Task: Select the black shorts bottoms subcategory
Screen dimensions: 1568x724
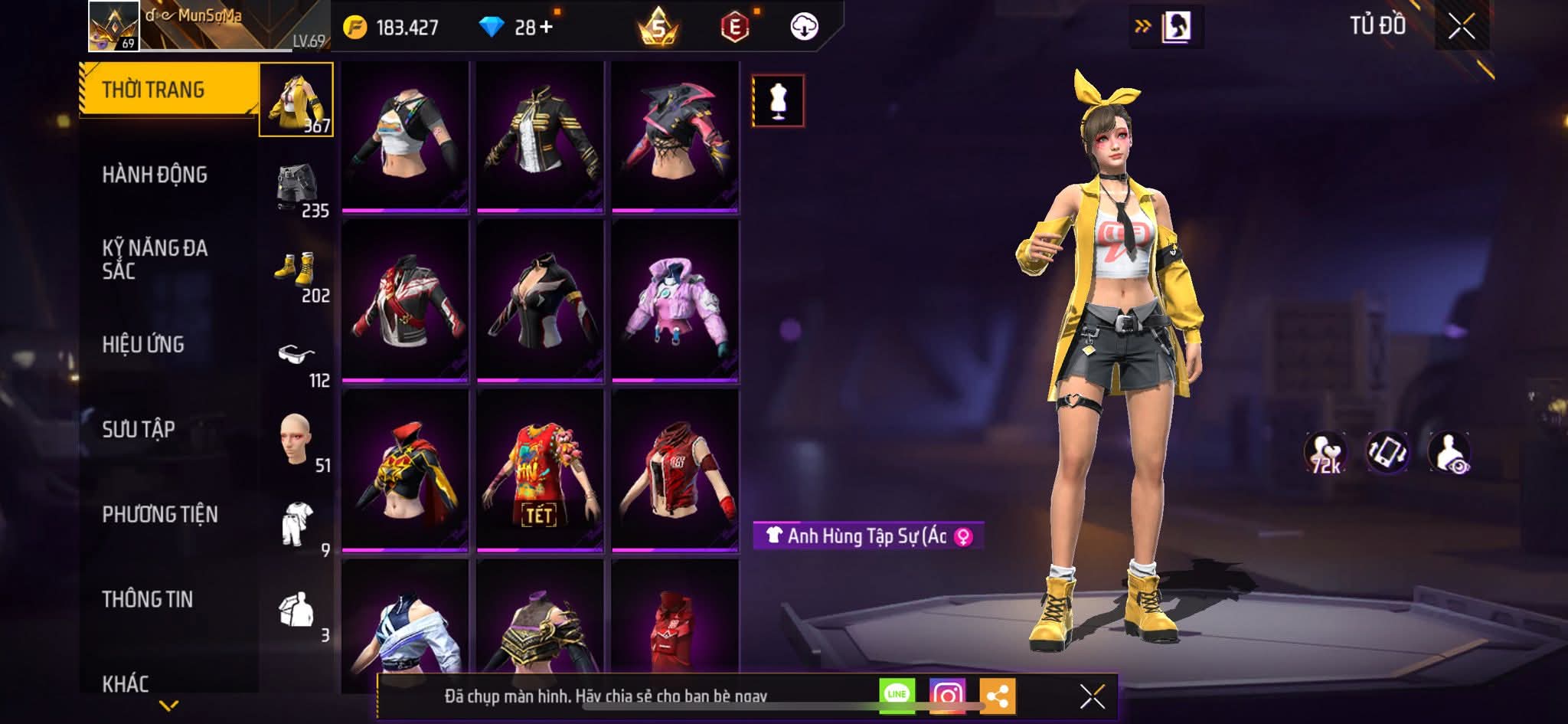Action: click(x=297, y=186)
